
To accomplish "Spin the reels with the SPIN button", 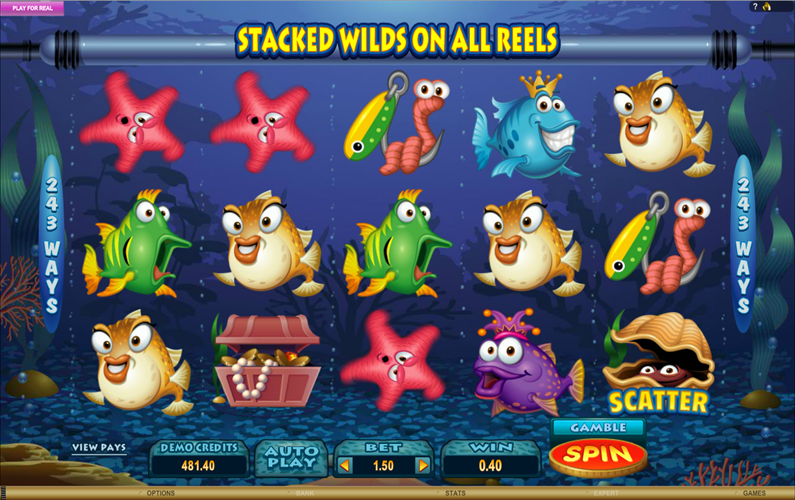I will coord(597,456).
